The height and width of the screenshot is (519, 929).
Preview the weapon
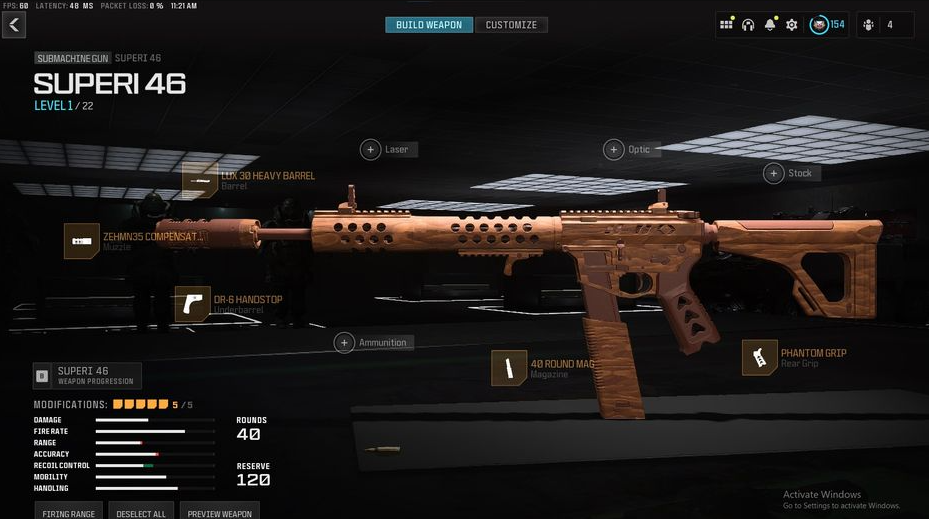[220, 511]
